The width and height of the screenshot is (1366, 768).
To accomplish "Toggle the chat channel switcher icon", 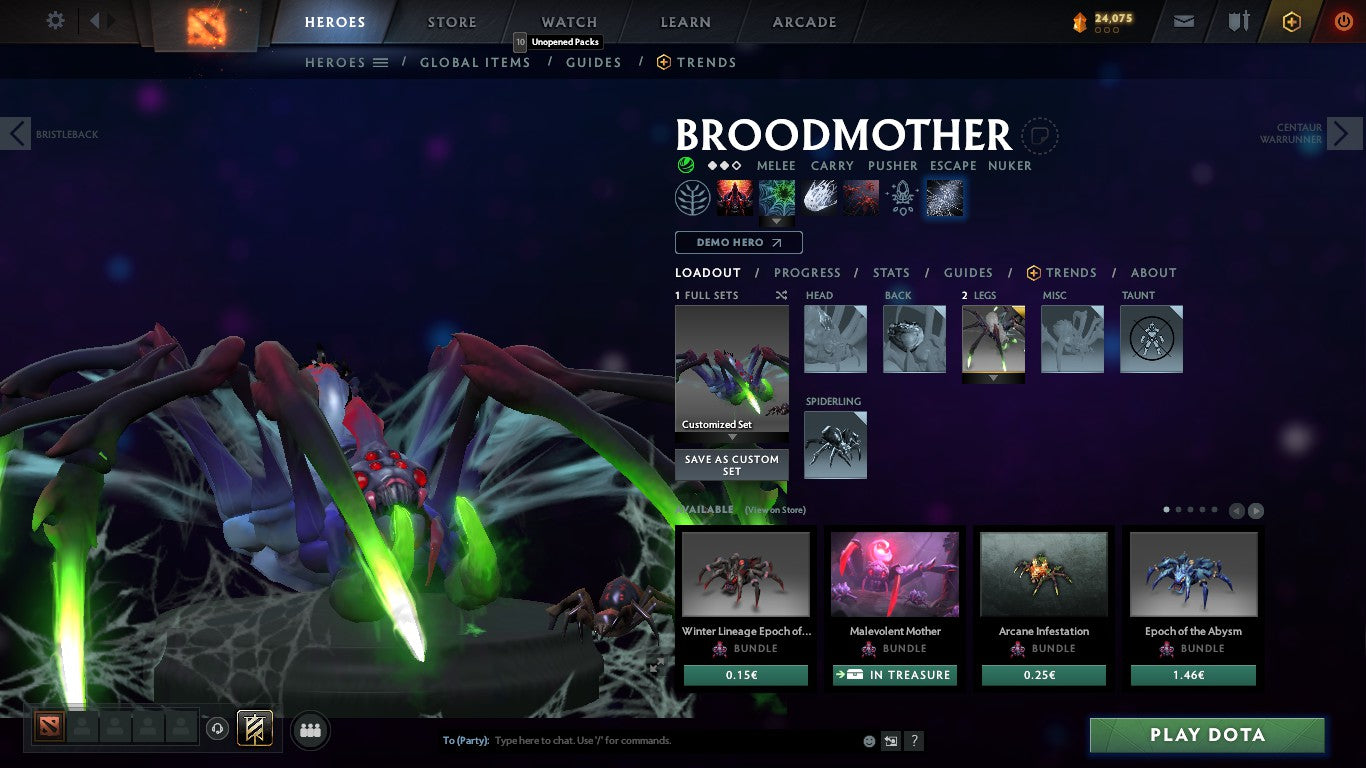I will point(890,740).
